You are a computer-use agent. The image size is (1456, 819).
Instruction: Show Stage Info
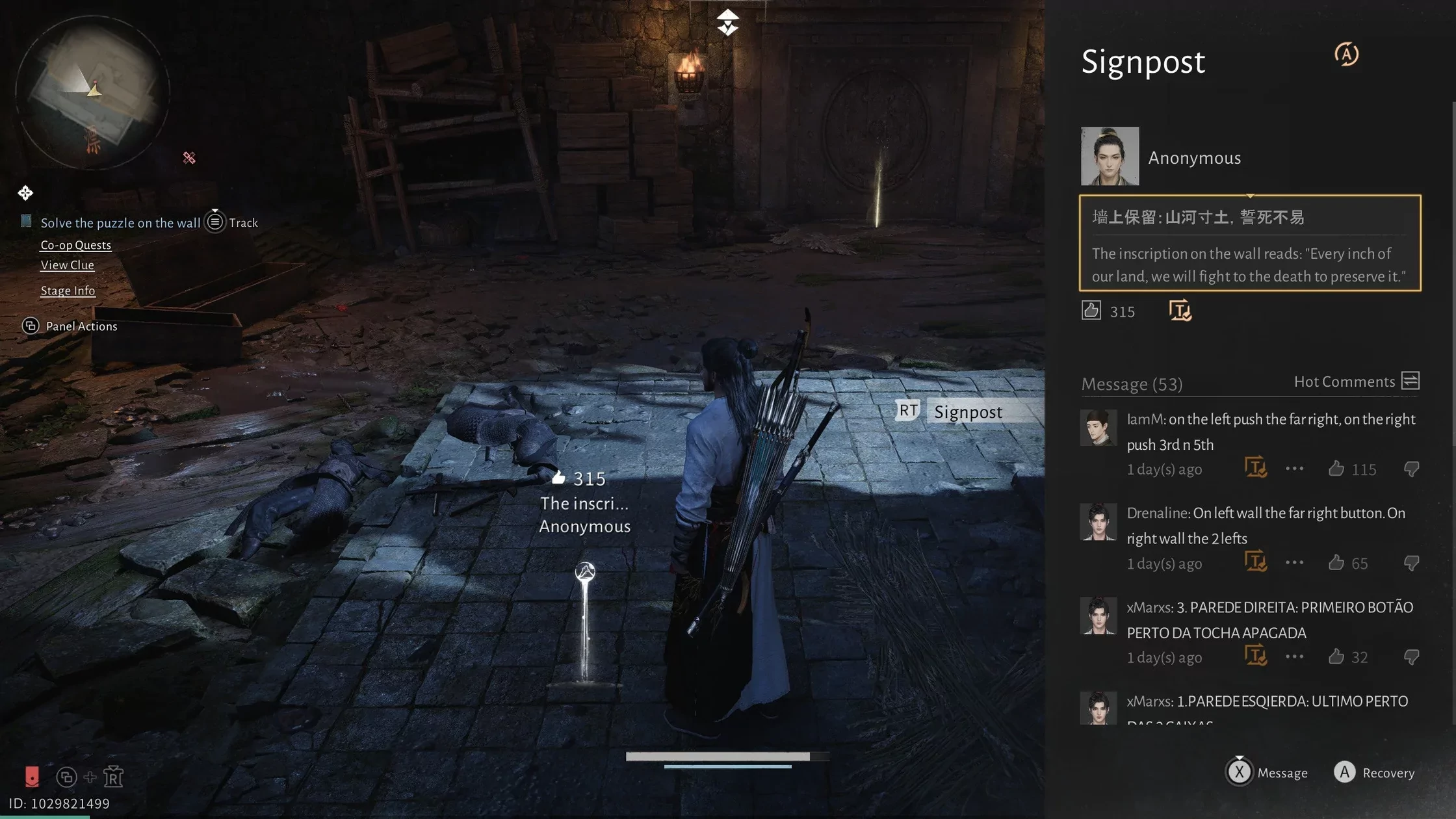point(68,291)
